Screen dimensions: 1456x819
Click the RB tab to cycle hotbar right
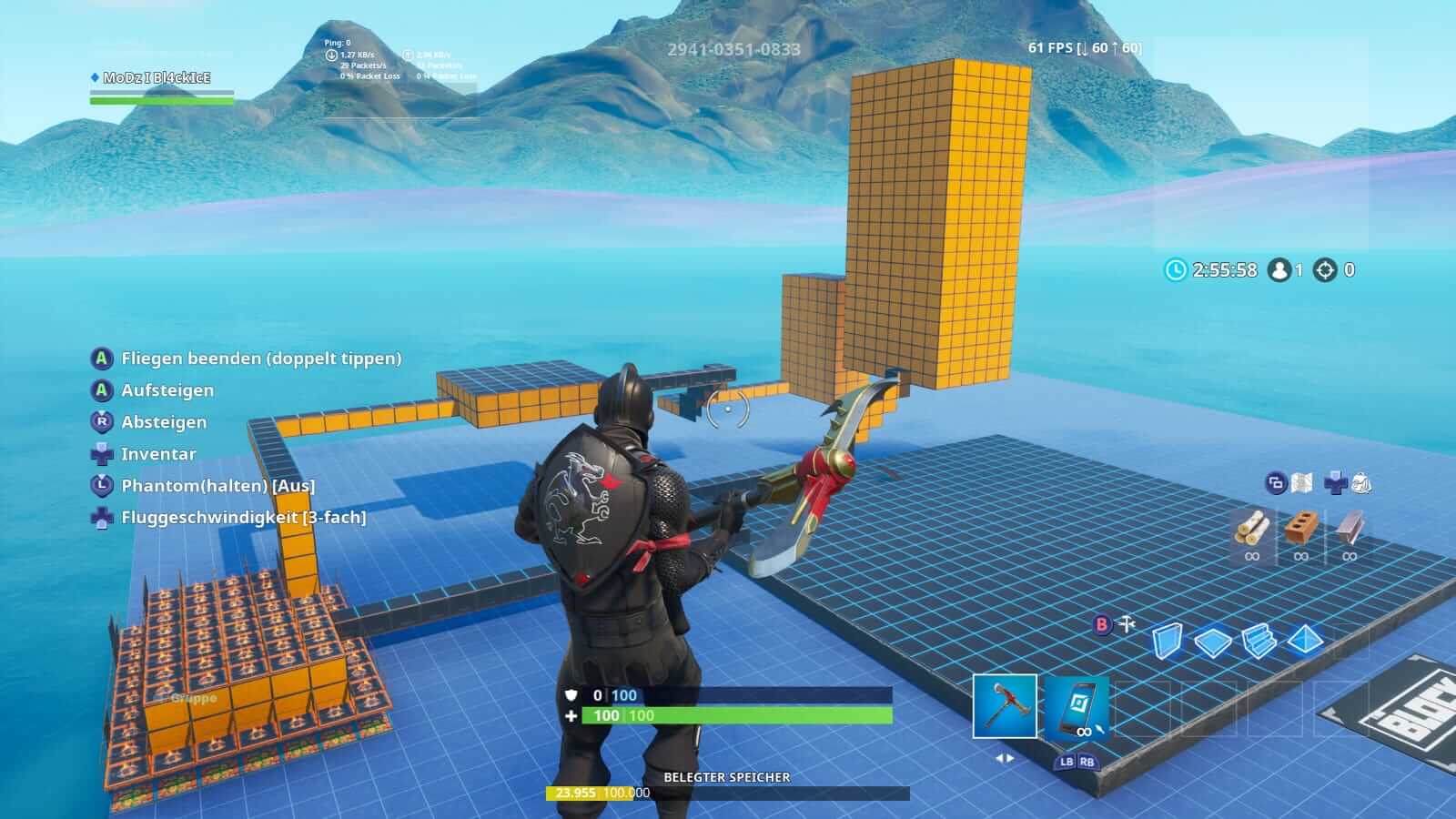coord(1087,762)
